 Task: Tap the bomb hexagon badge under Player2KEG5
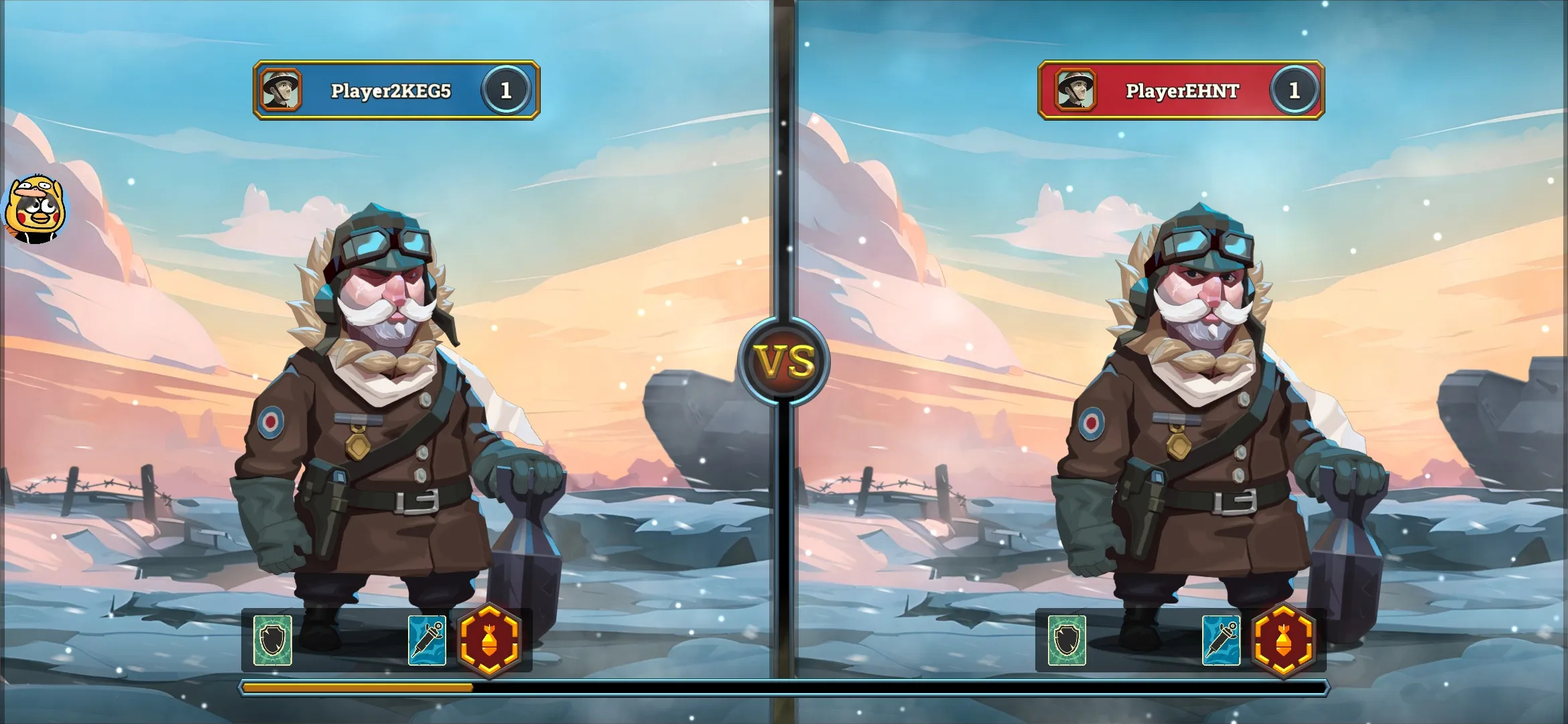(x=490, y=640)
